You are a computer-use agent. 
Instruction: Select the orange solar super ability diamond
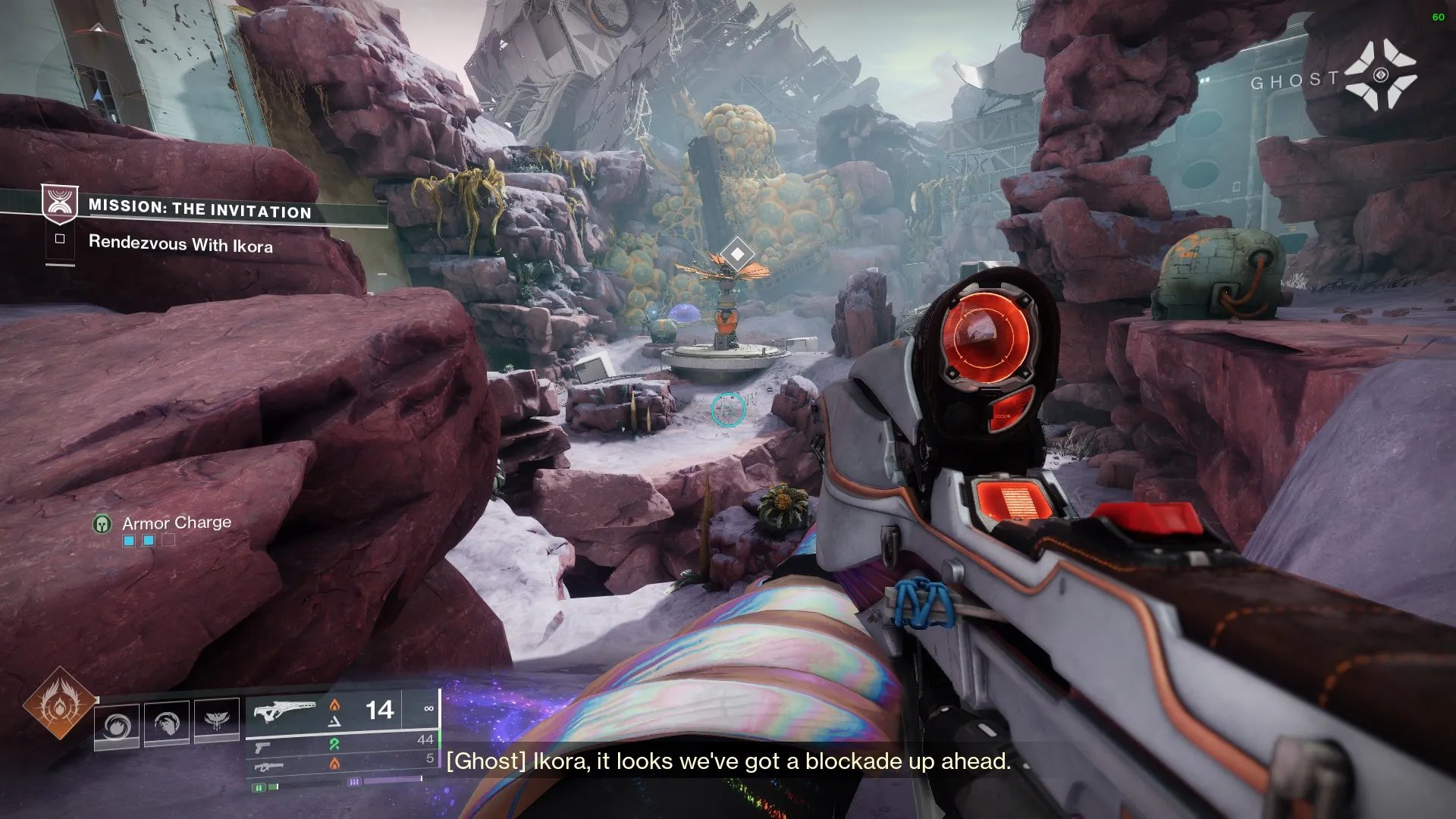coord(59,703)
